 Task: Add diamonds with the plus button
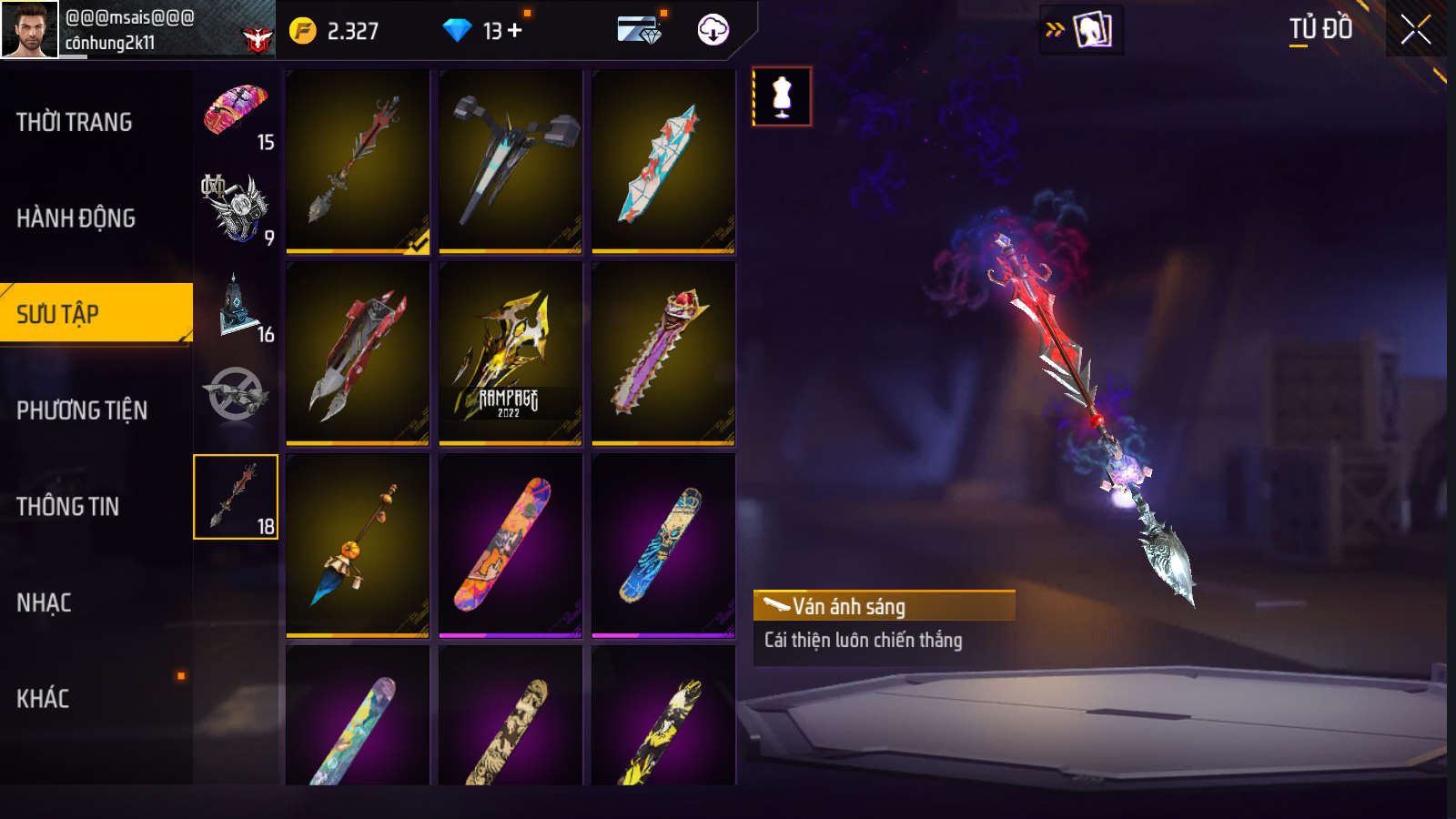515,31
